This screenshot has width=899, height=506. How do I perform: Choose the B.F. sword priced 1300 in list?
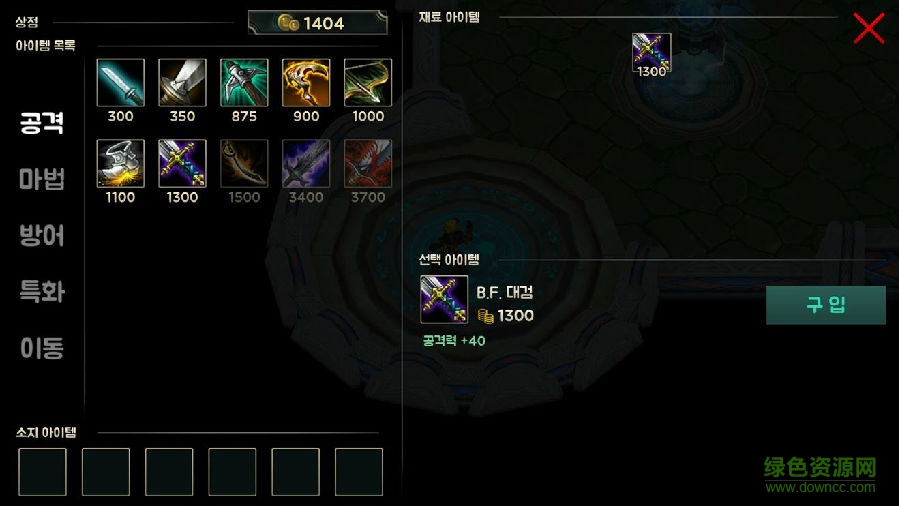(x=182, y=164)
